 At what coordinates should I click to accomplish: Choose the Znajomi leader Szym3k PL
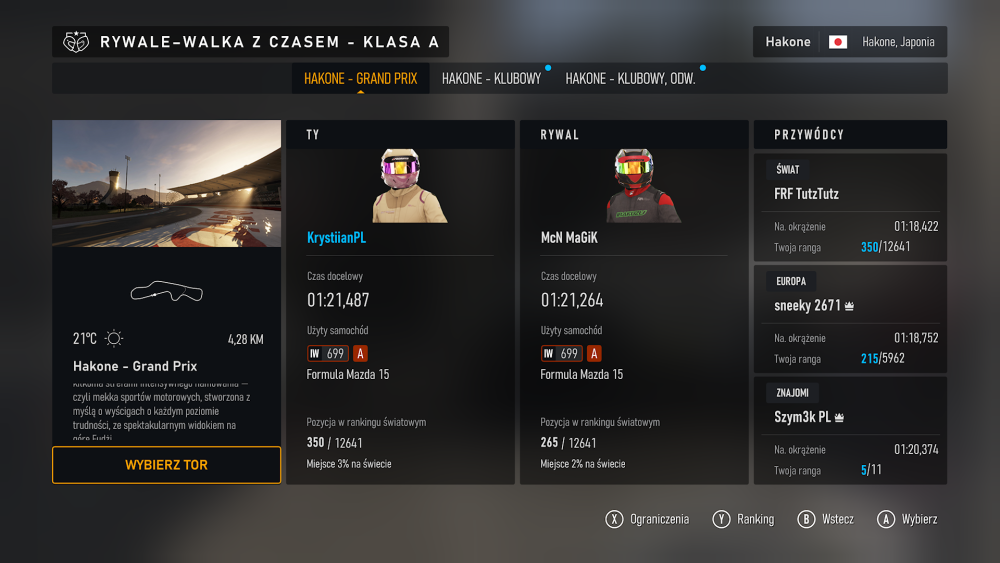click(849, 430)
